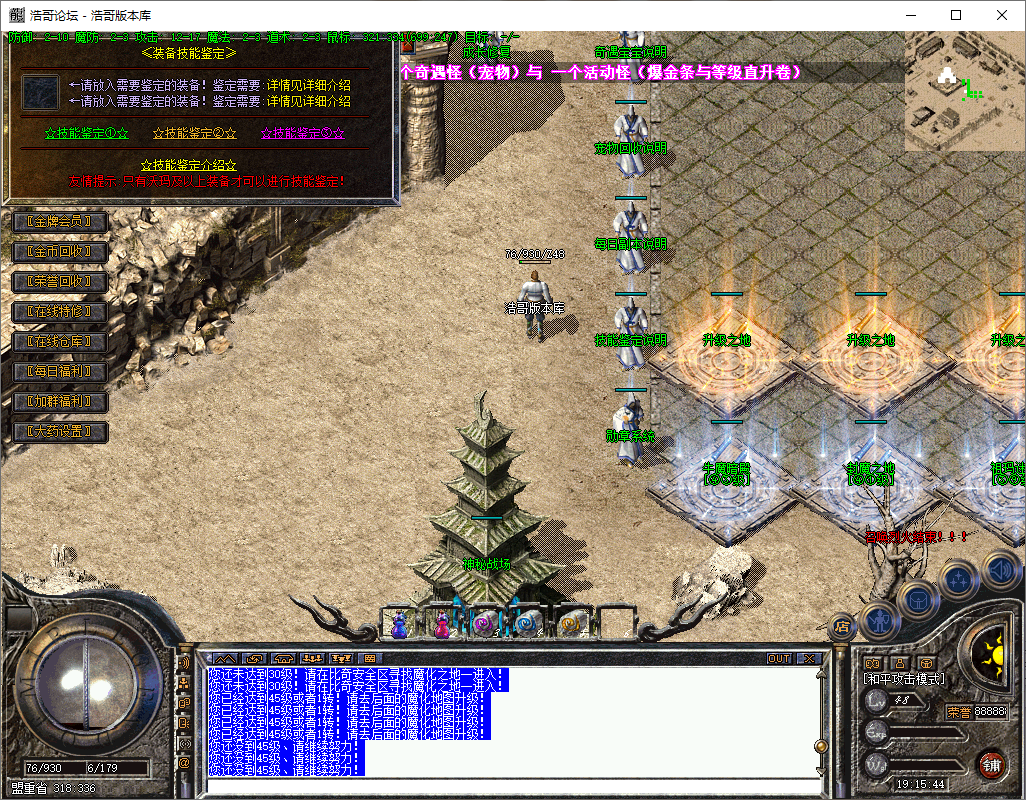Image resolution: width=1026 pixels, height=800 pixels.
Task: Open the 在线特修 repair button
Action: (59, 312)
